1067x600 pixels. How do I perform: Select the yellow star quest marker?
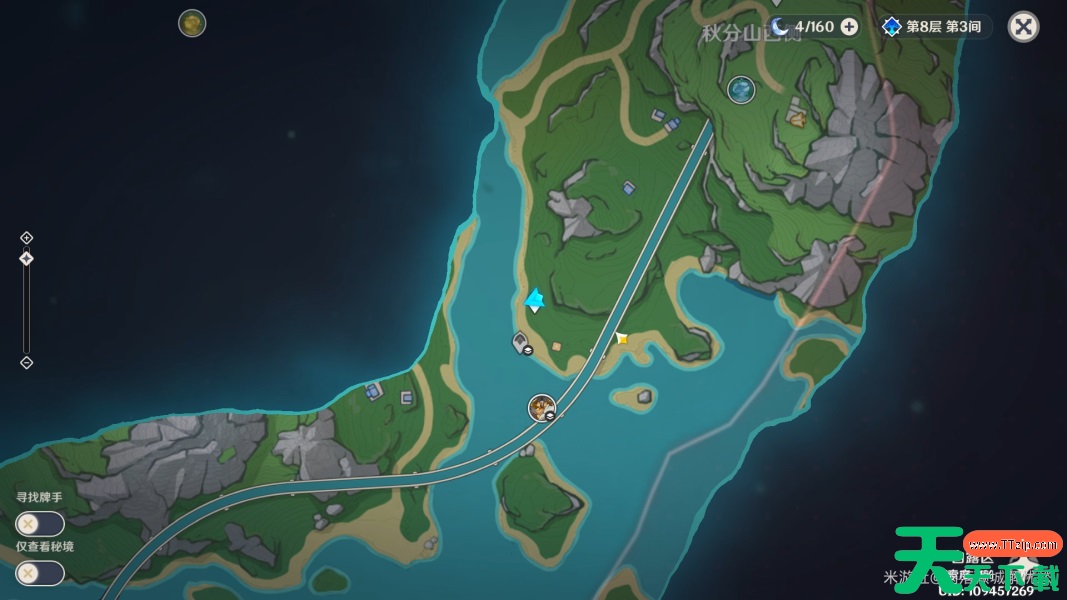pyautogui.click(x=622, y=339)
